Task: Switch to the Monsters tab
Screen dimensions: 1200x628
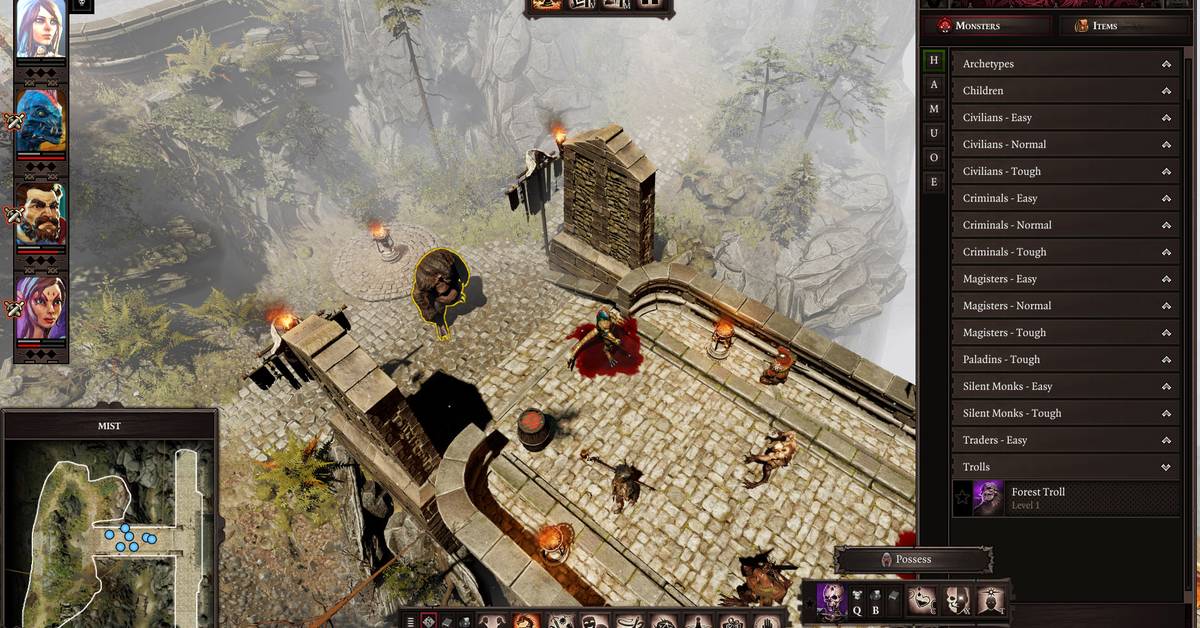Action: pyautogui.click(x=985, y=26)
